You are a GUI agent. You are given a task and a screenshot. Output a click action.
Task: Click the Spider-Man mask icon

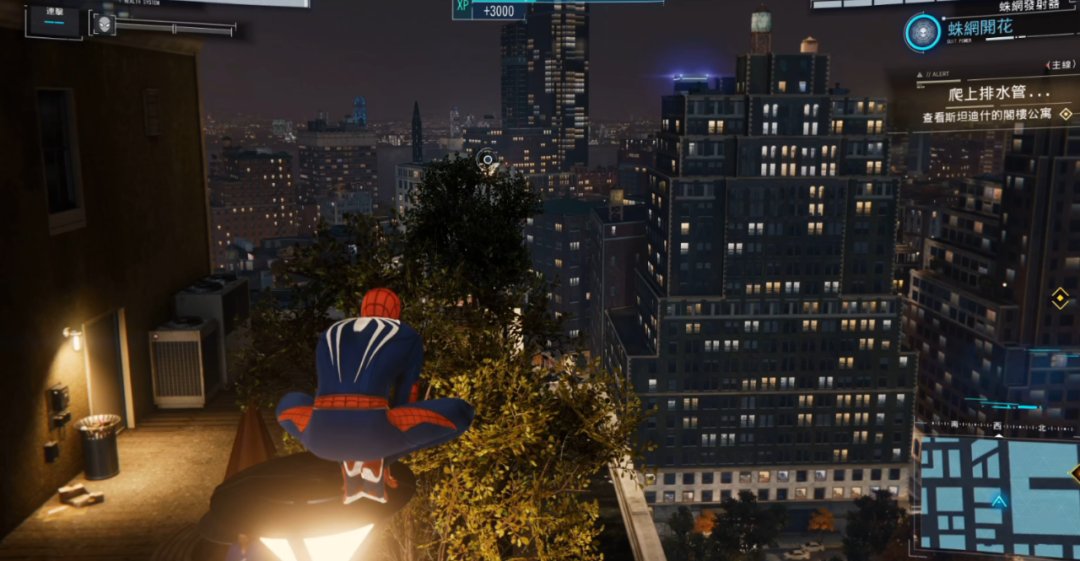pyautogui.click(x=103, y=23)
